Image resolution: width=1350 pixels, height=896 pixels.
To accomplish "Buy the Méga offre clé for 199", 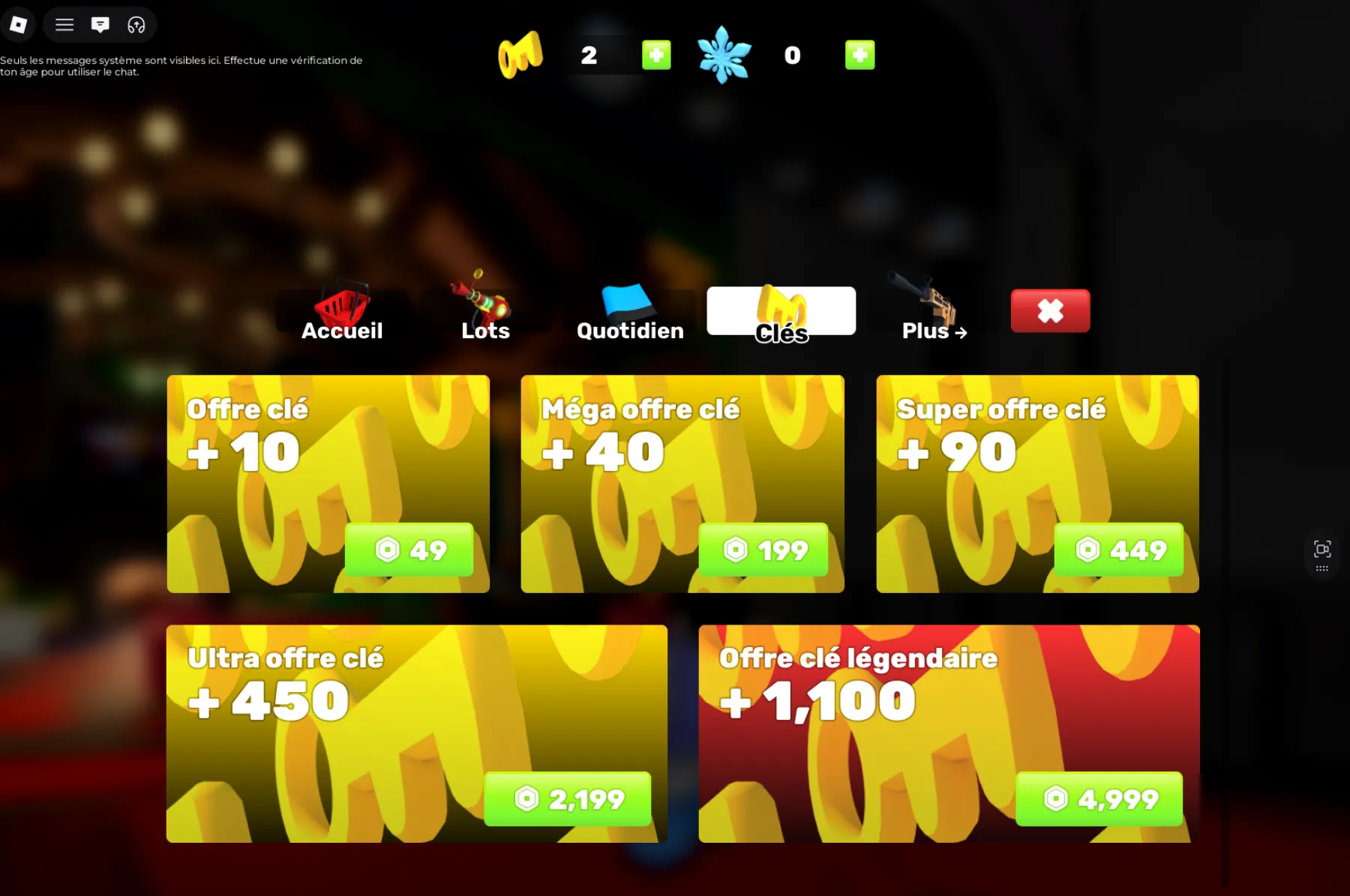I will (763, 550).
